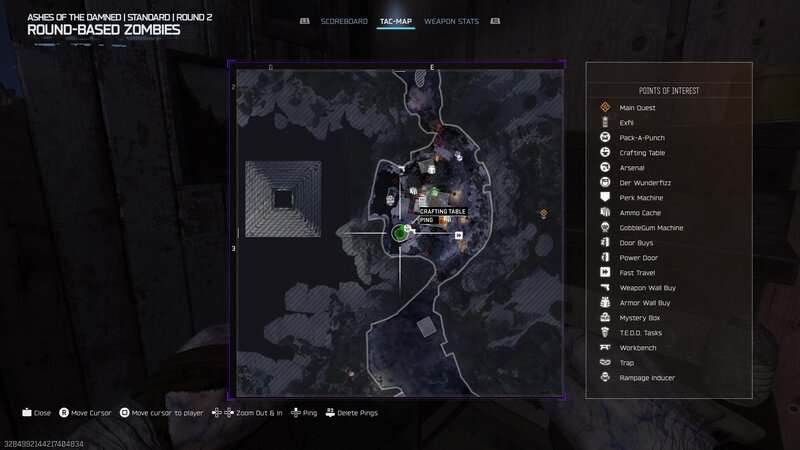Choose Pack-A-Punch in the points of interest
The height and width of the screenshot is (450, 800).
[x=641, y=138]
